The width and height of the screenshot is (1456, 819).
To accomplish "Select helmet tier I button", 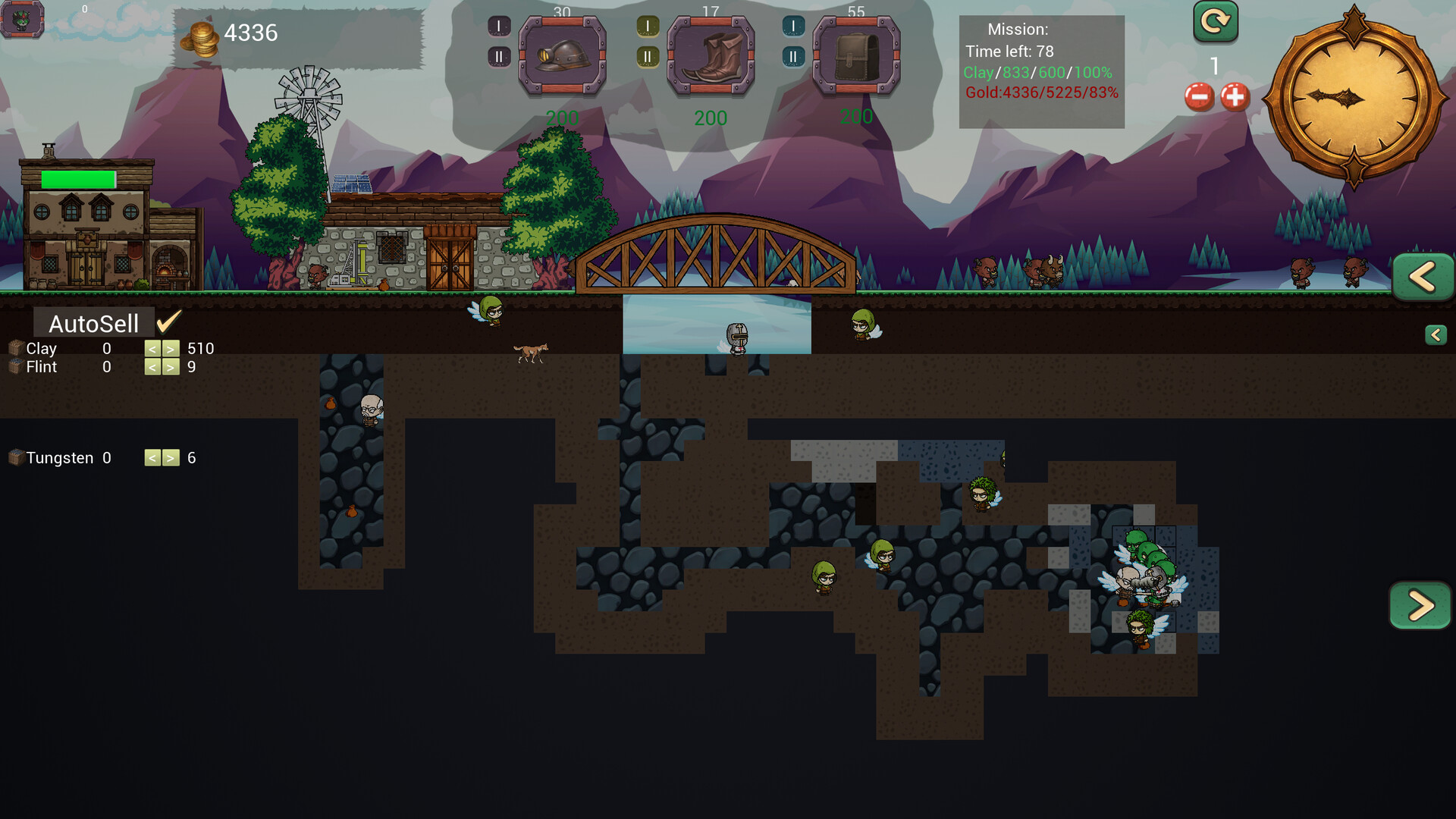I will 498,27.
